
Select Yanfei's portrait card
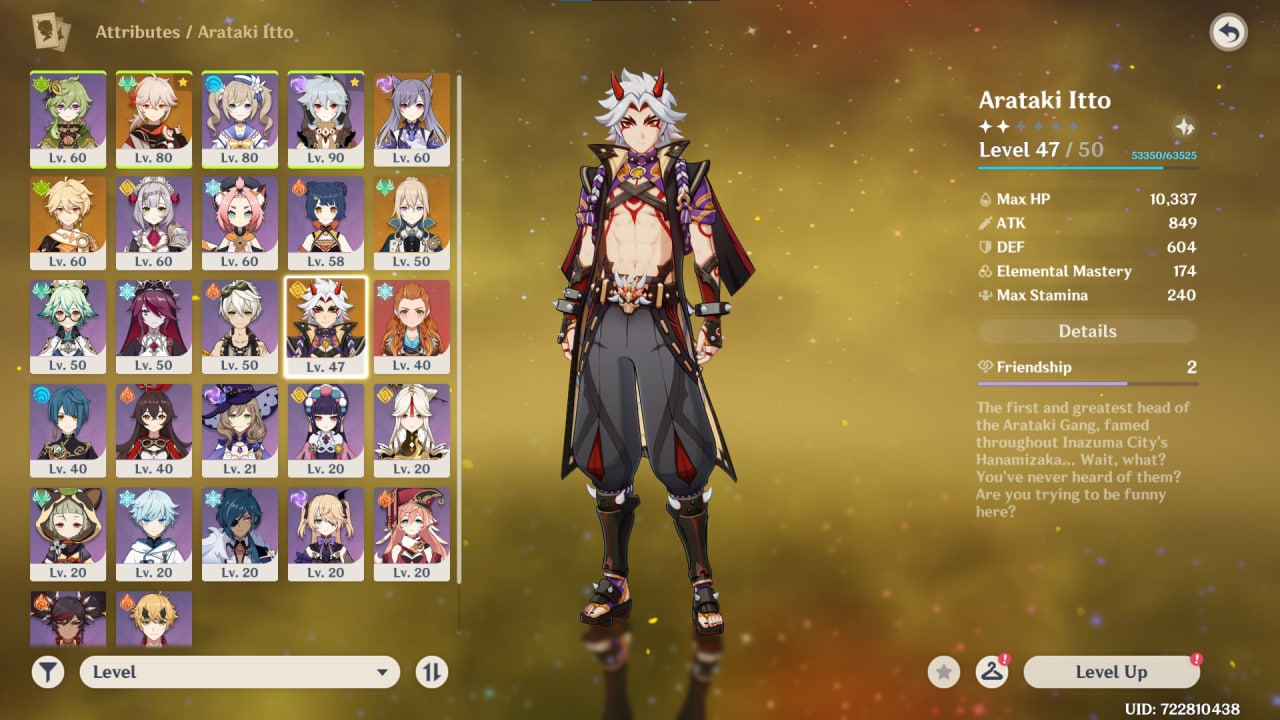point(412,534)
